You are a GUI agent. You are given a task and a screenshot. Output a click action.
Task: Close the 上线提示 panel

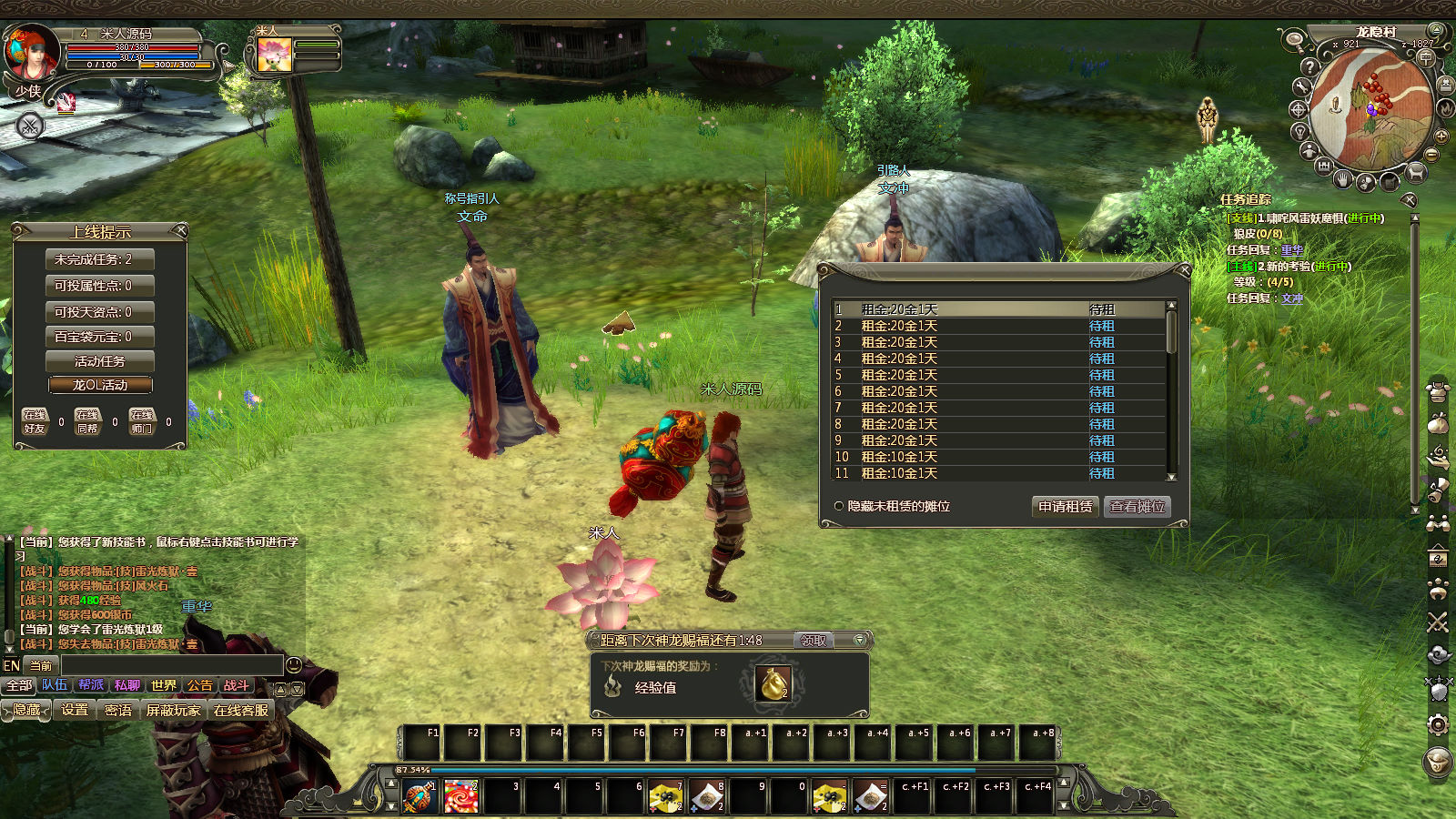point(180,230)
